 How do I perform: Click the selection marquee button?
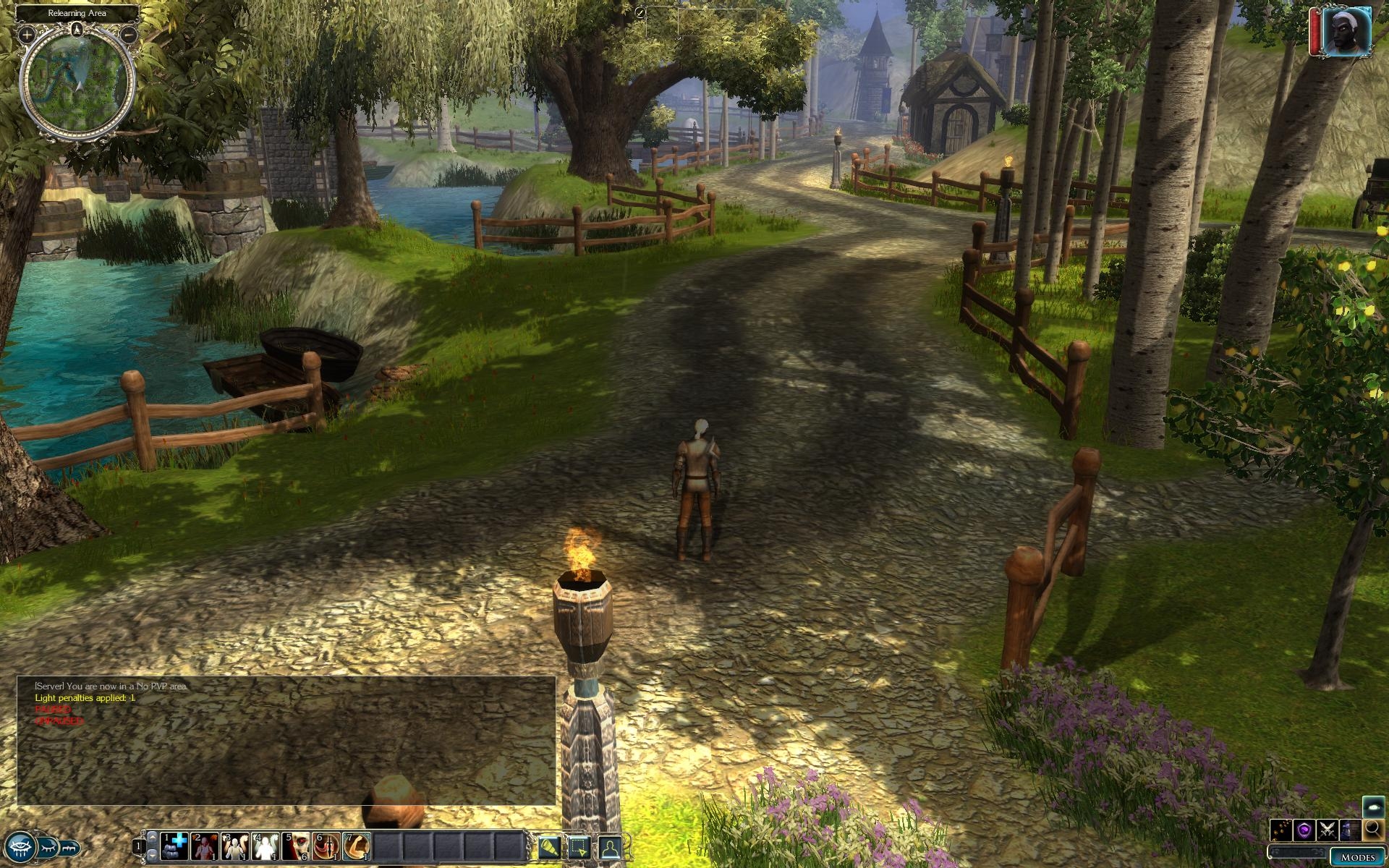[x=579, y=846]
